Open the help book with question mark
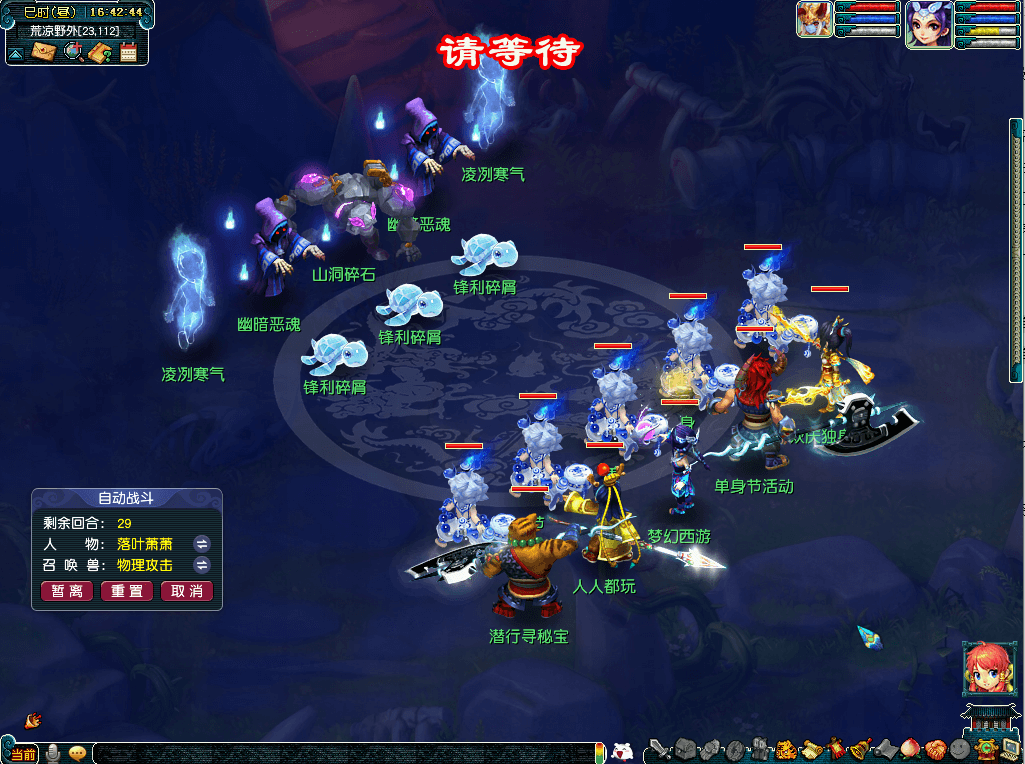Viewport: 1025px width, 764px height. [99, 52]
